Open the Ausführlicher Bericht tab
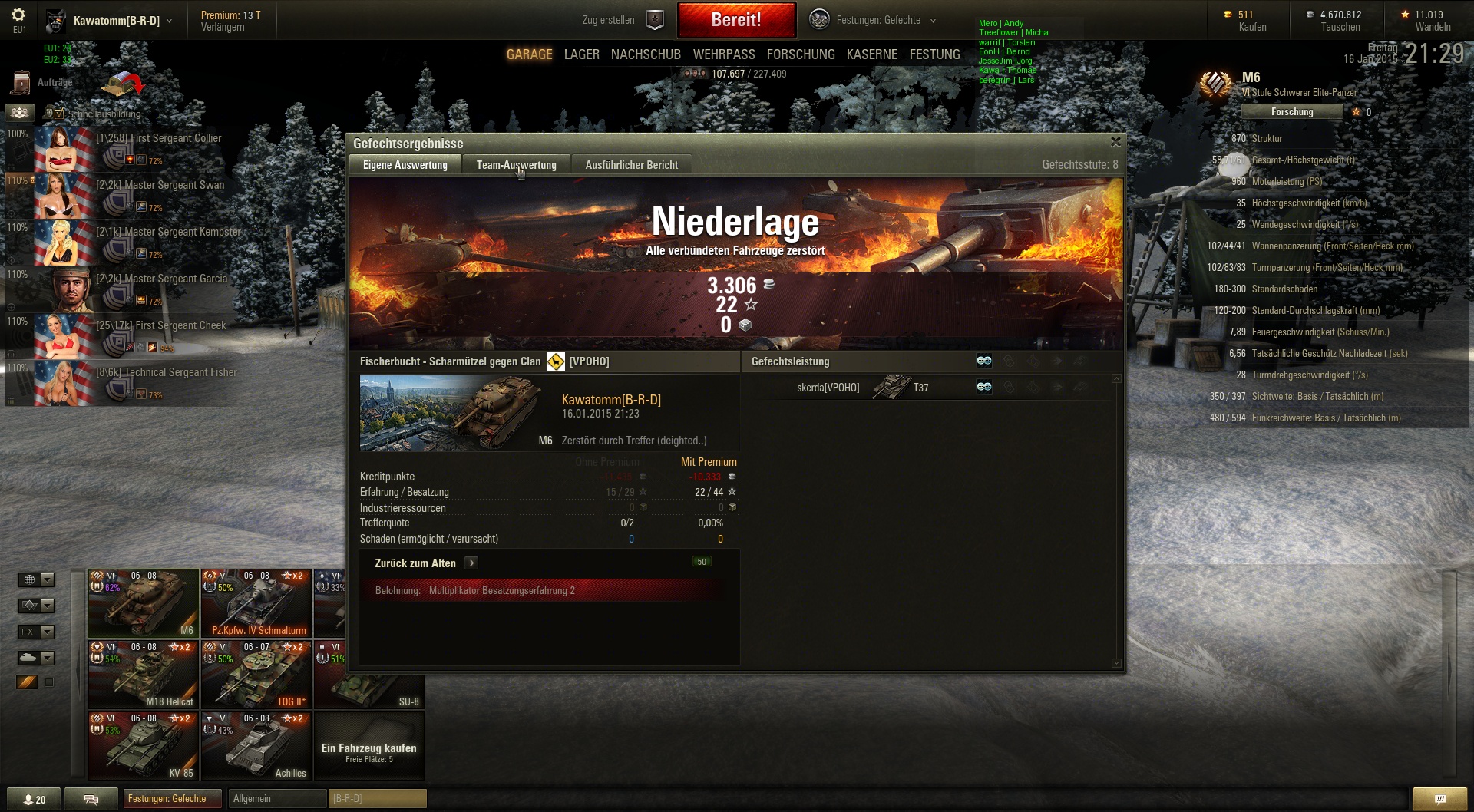 (x=631, y=165)
